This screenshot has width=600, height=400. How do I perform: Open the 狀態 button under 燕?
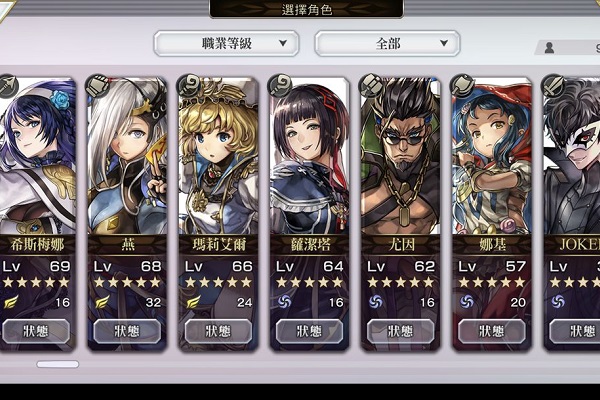pyautogui.click(x=127, y=331)
